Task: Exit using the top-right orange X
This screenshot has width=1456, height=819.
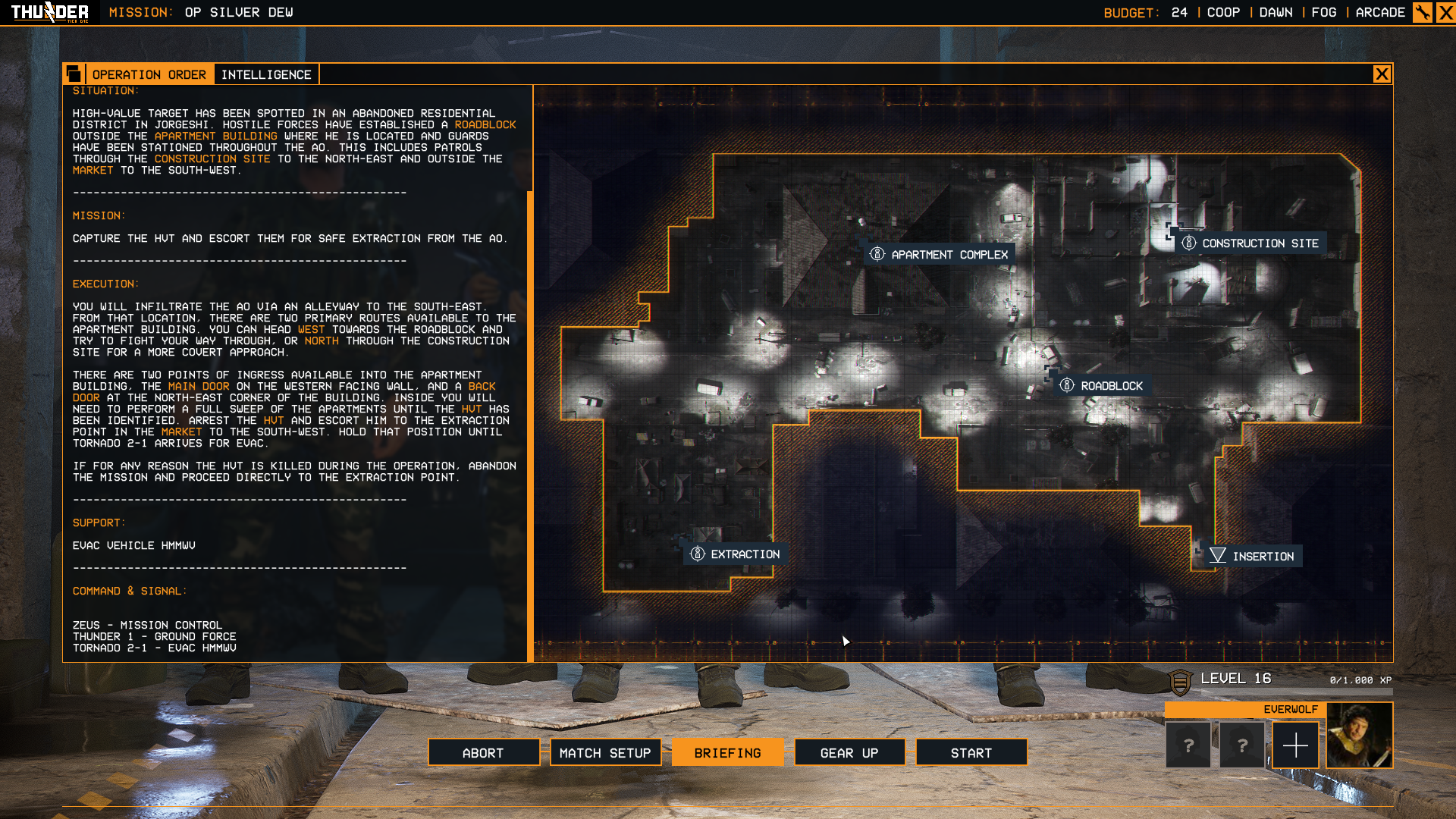Action: pos(1445,13)
